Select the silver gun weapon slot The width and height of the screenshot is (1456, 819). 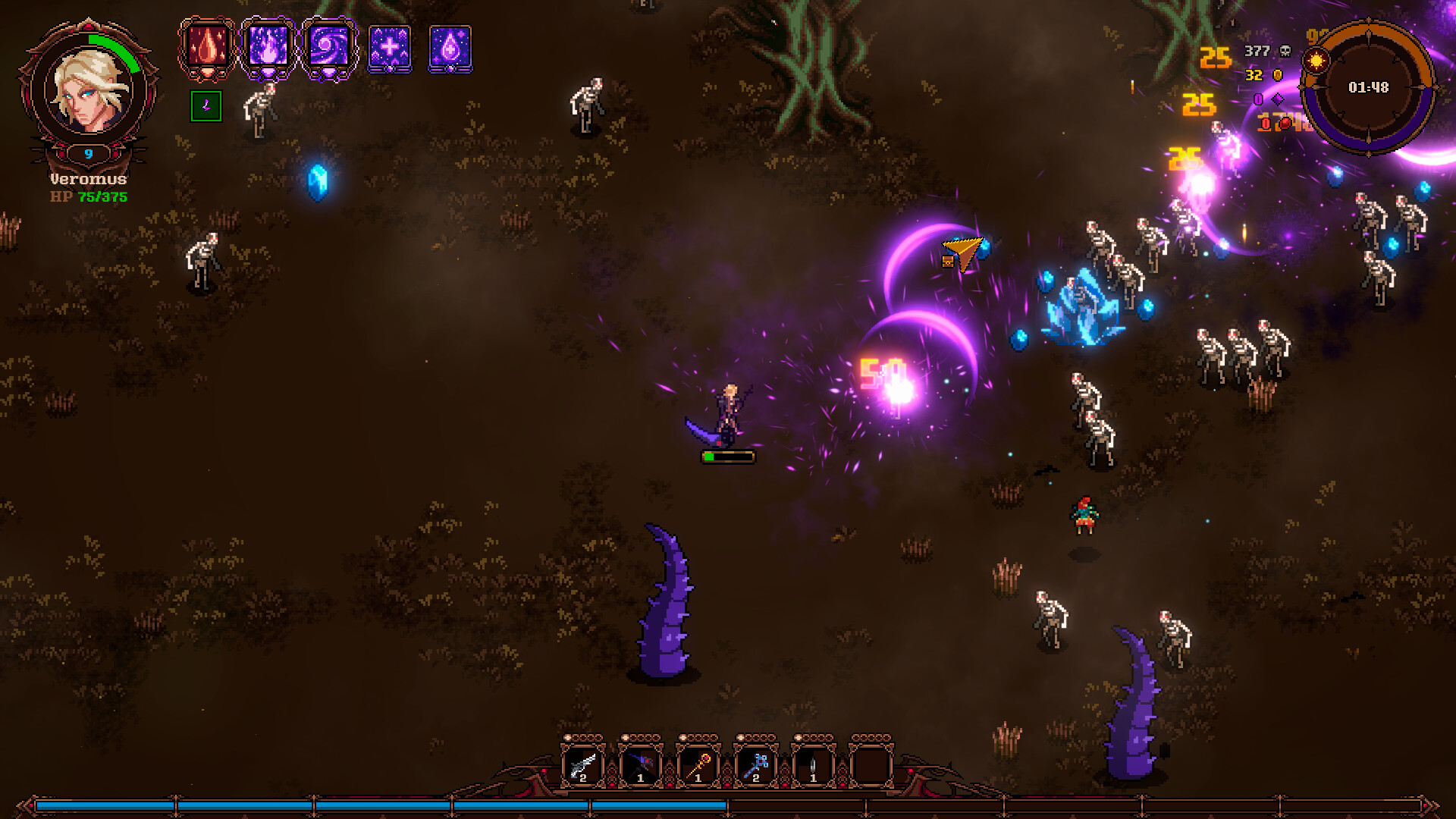pyautogui.click(x=582, y=766)
